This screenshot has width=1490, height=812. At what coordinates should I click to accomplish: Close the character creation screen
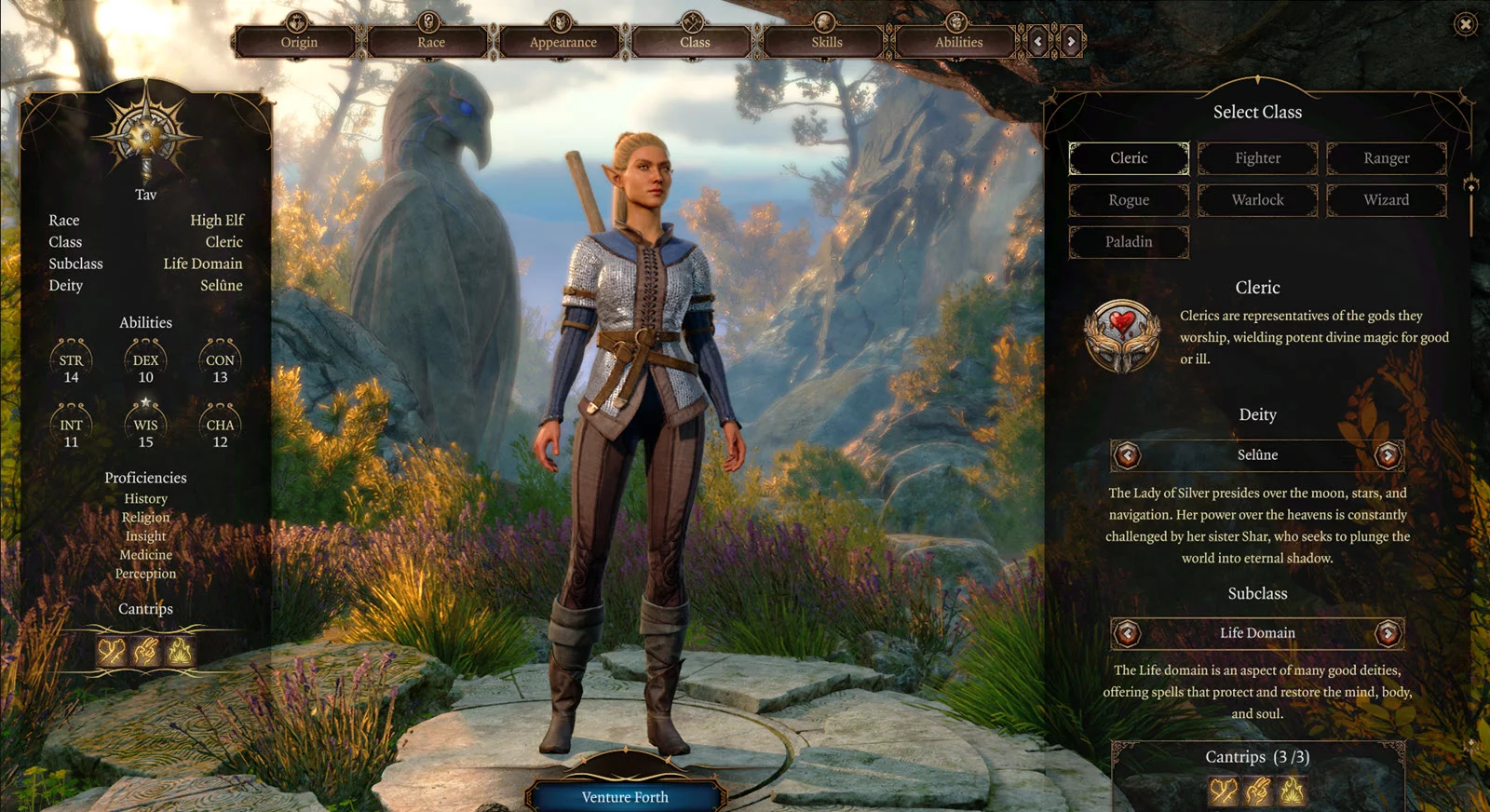1465,24
